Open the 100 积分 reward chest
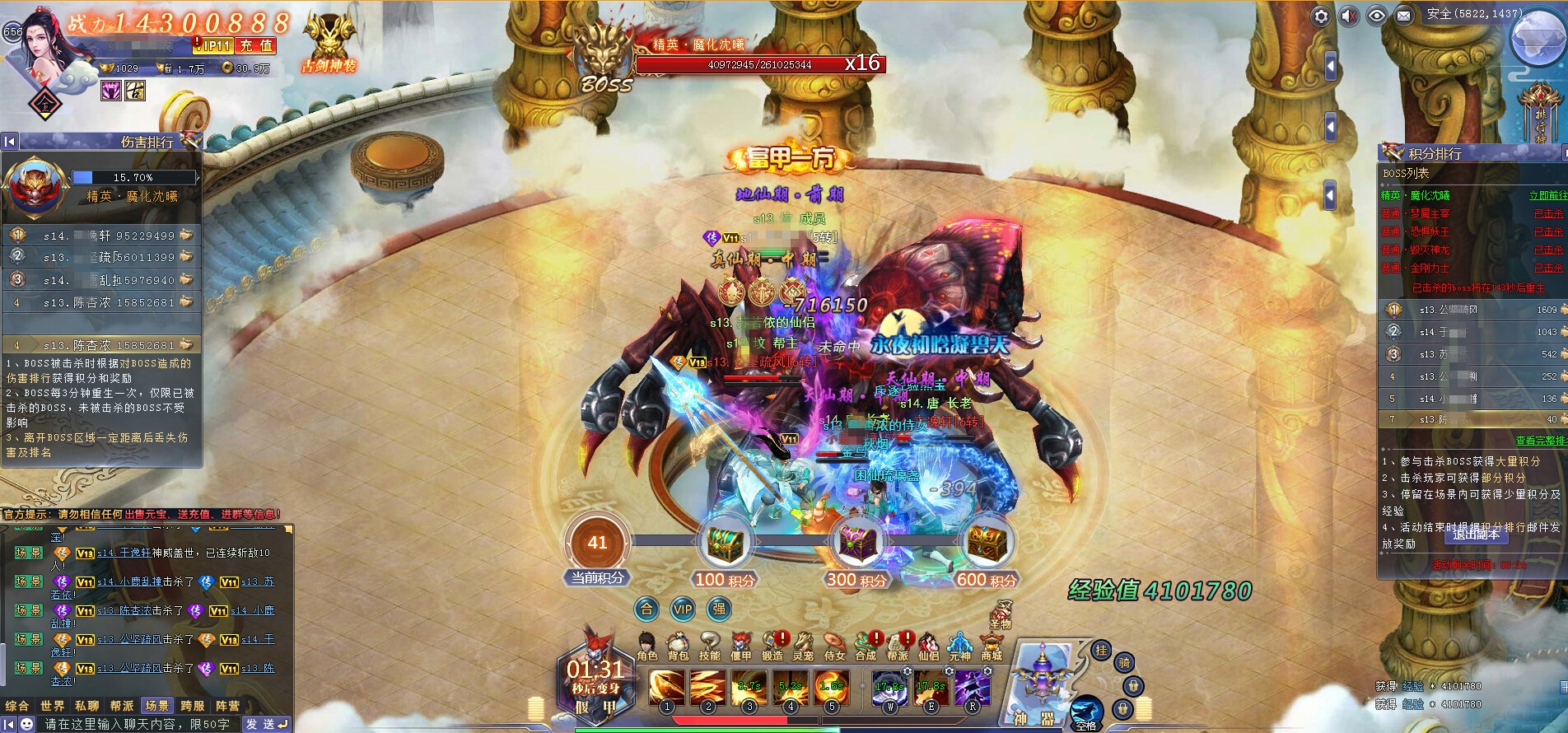 click(725, 545)
